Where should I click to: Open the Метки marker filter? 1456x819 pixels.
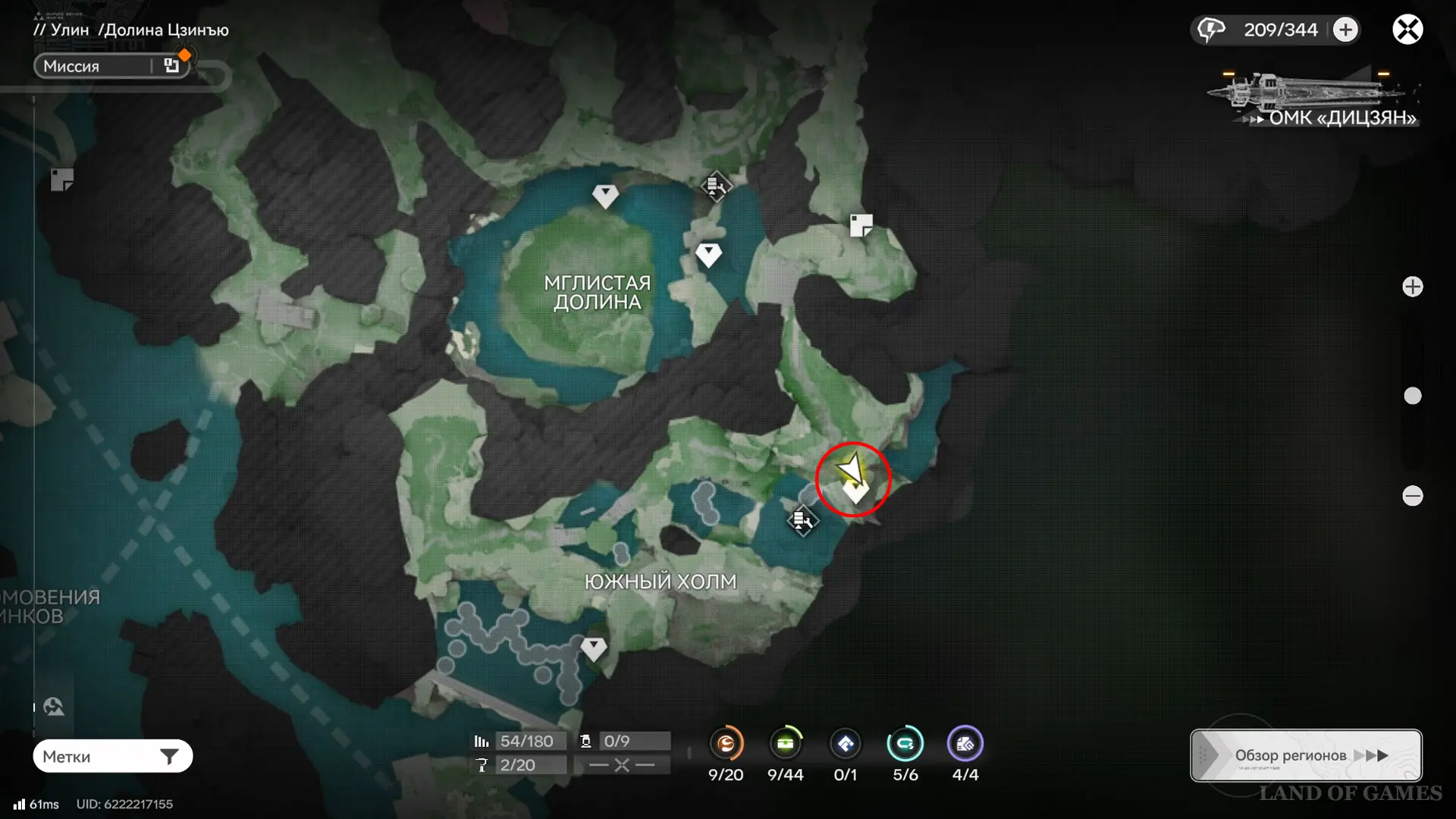[112, 756]
